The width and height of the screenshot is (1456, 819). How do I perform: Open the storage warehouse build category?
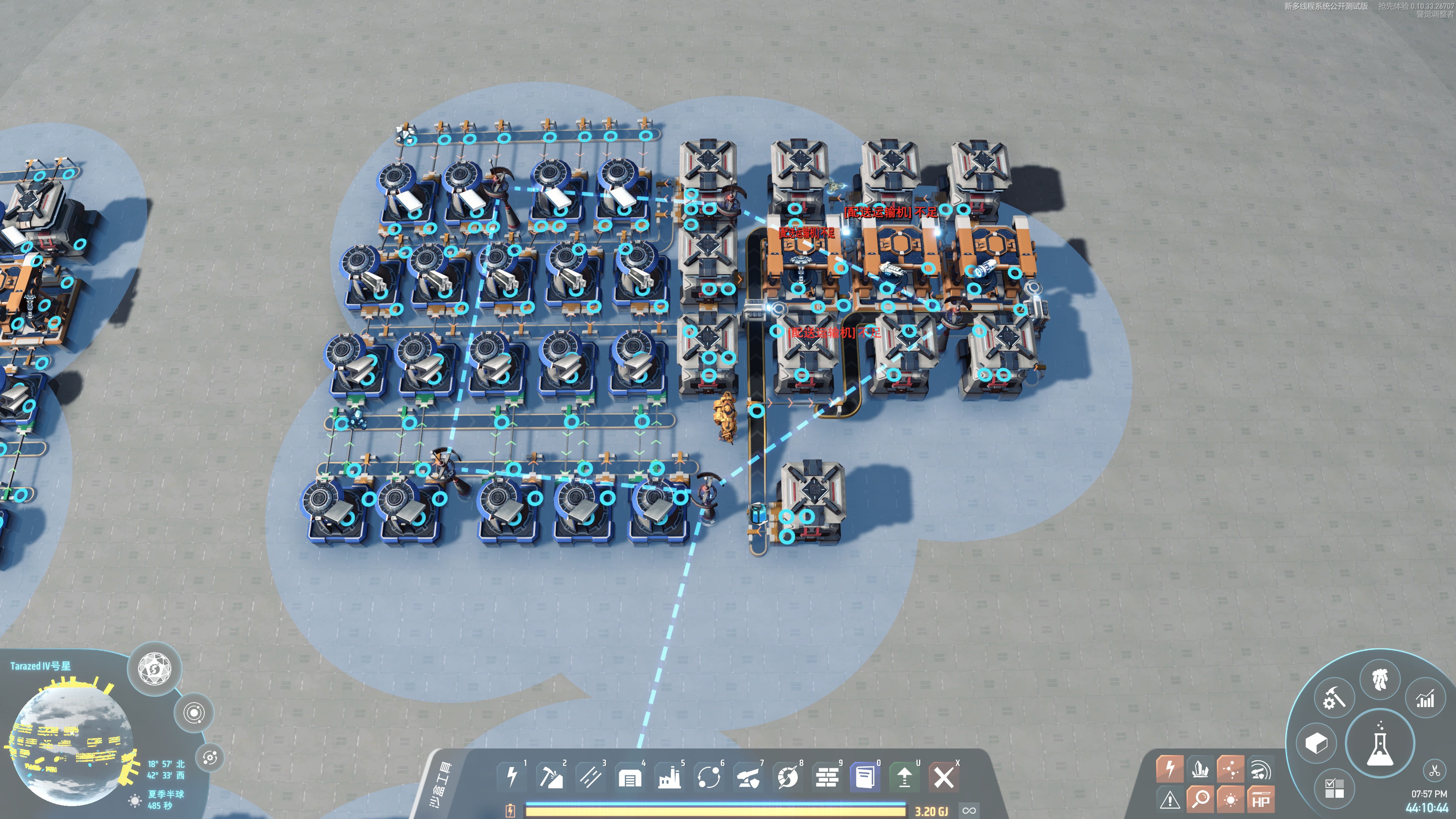click(630, 778)
